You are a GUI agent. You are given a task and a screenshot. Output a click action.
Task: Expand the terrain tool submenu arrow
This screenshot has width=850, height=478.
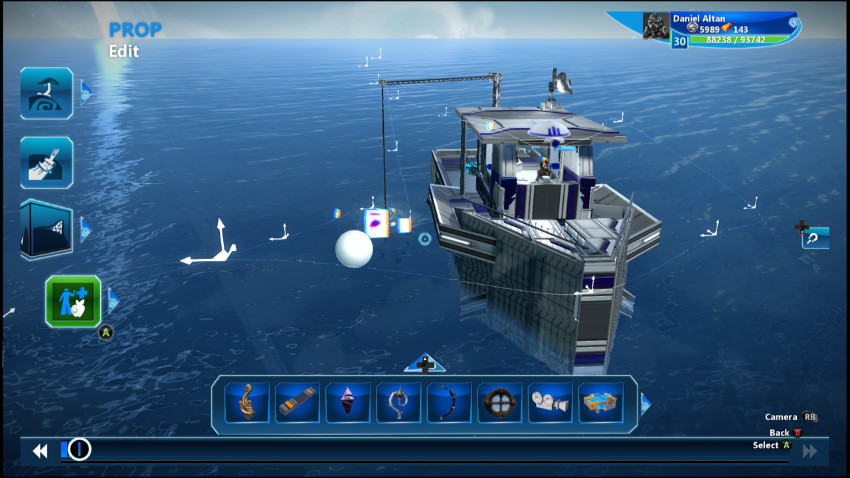(x=86, y=92)
